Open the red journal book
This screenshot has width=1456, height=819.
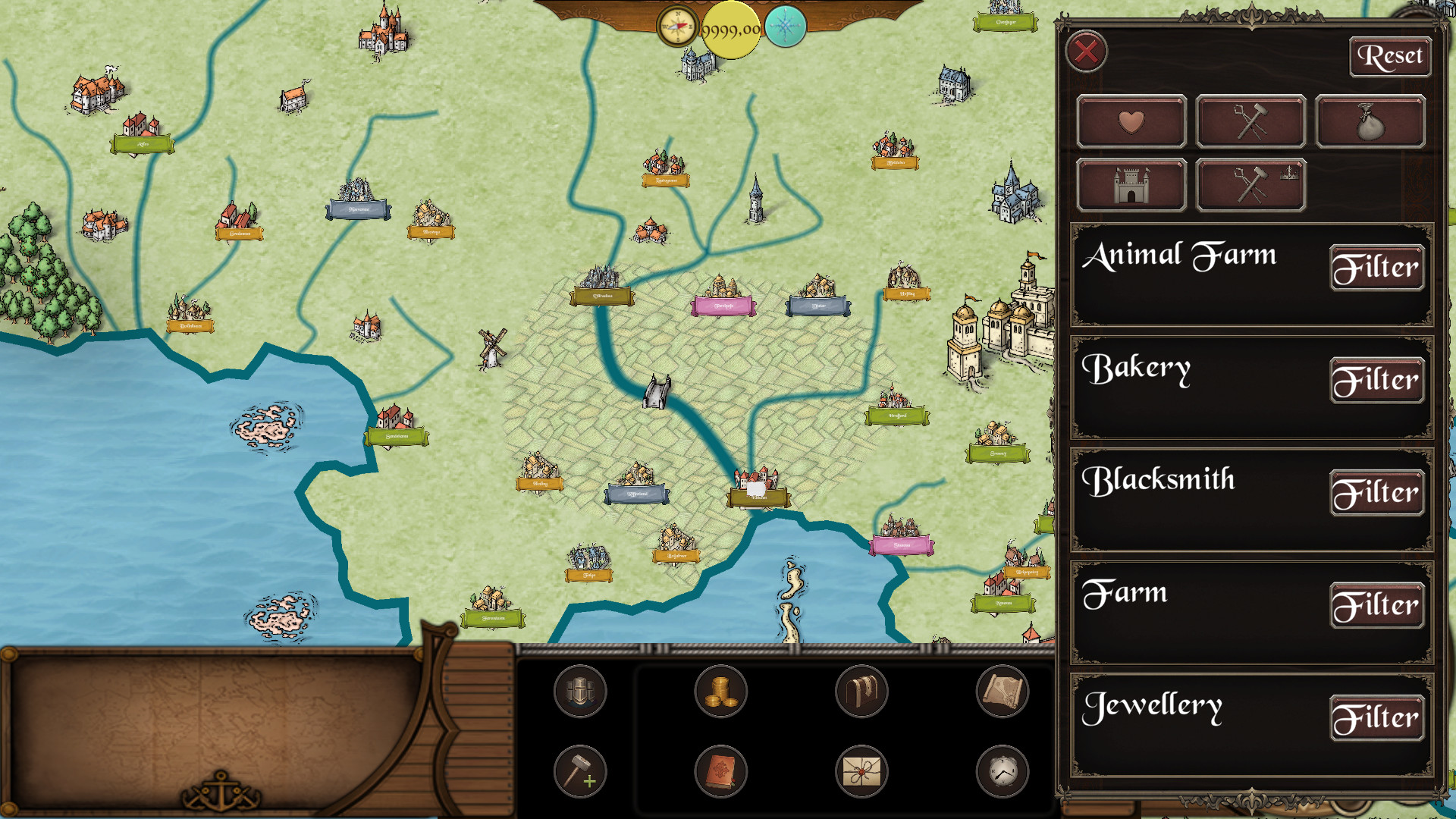point(721,771)
